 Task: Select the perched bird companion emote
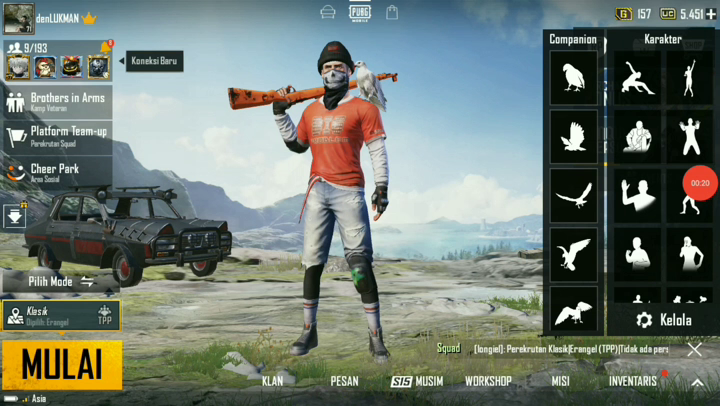coord(574,78)
